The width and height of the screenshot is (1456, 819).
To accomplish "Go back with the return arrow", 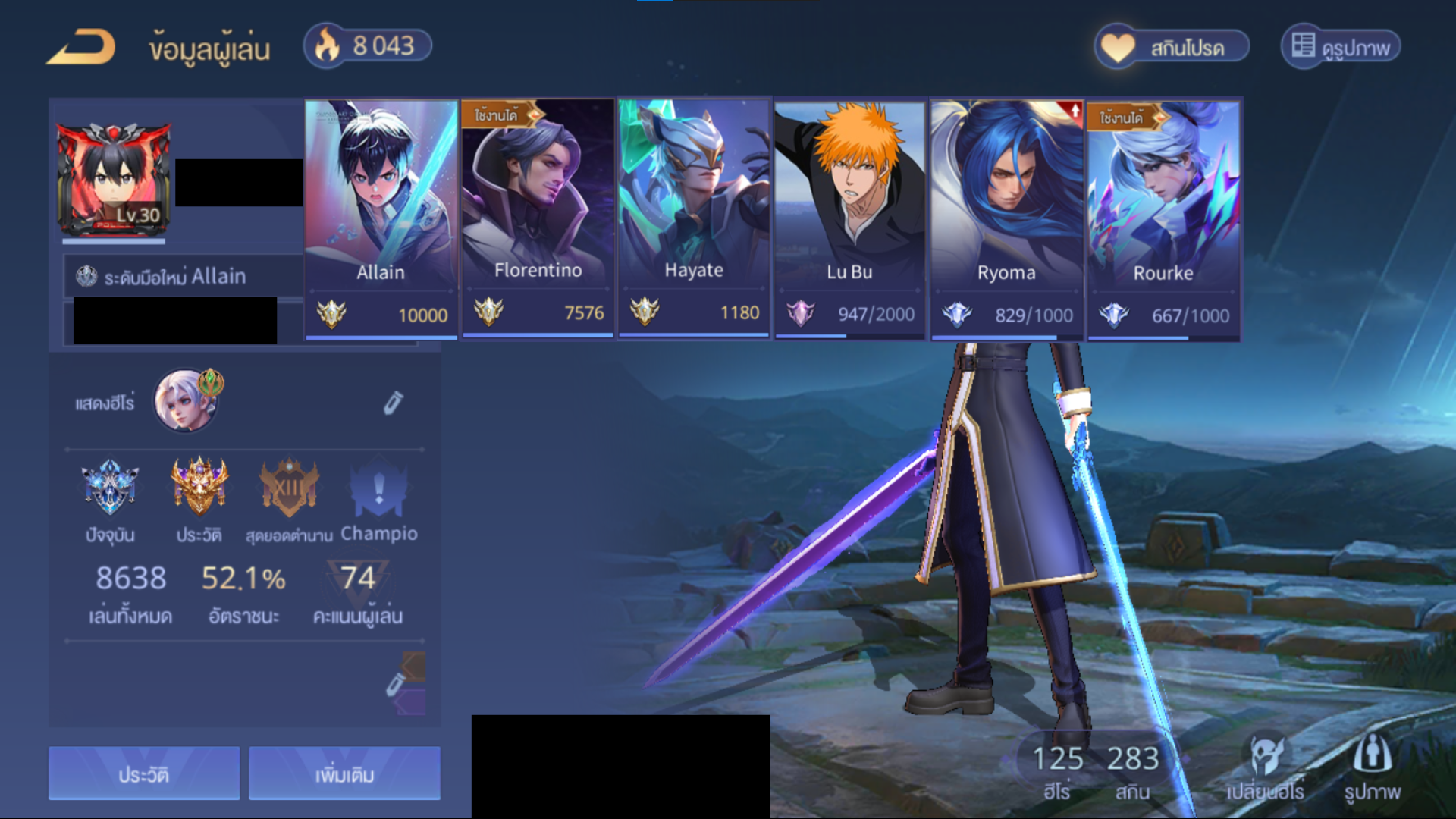I will [82, 47].
